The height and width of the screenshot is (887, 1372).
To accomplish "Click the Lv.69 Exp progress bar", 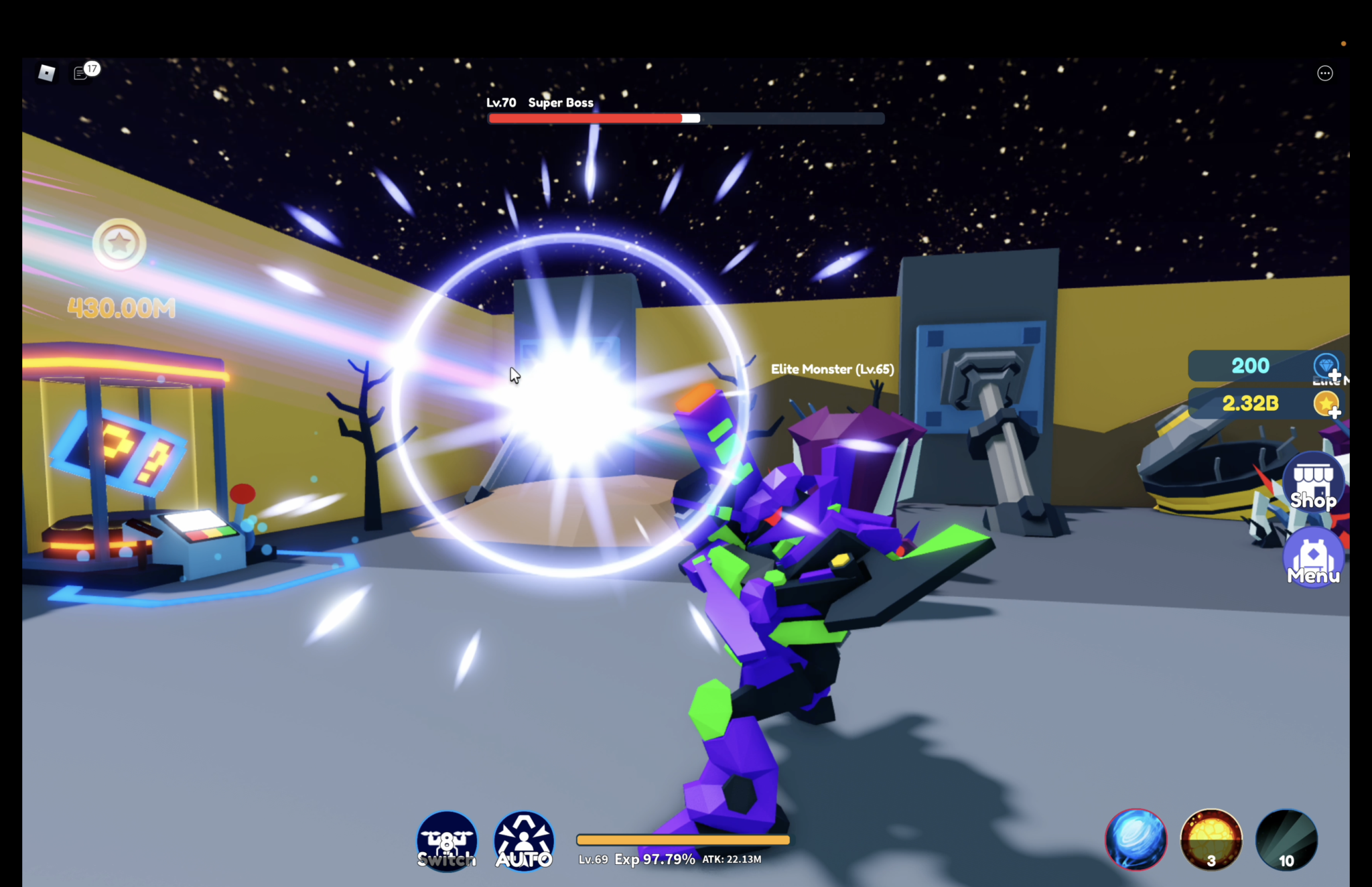I will [x=682, y=839].
